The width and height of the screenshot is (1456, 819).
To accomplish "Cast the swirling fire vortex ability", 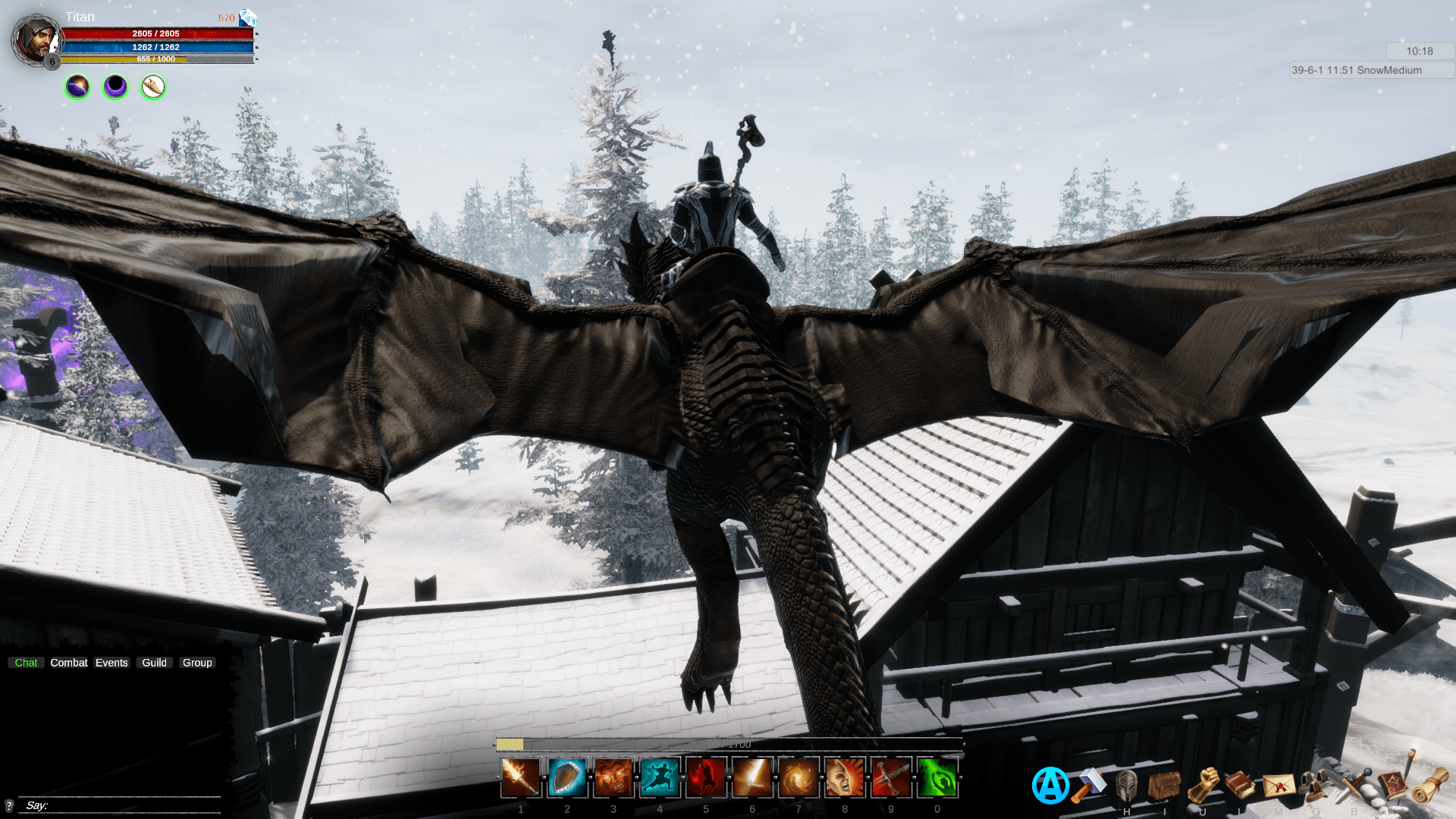I will tap(799, 778).
